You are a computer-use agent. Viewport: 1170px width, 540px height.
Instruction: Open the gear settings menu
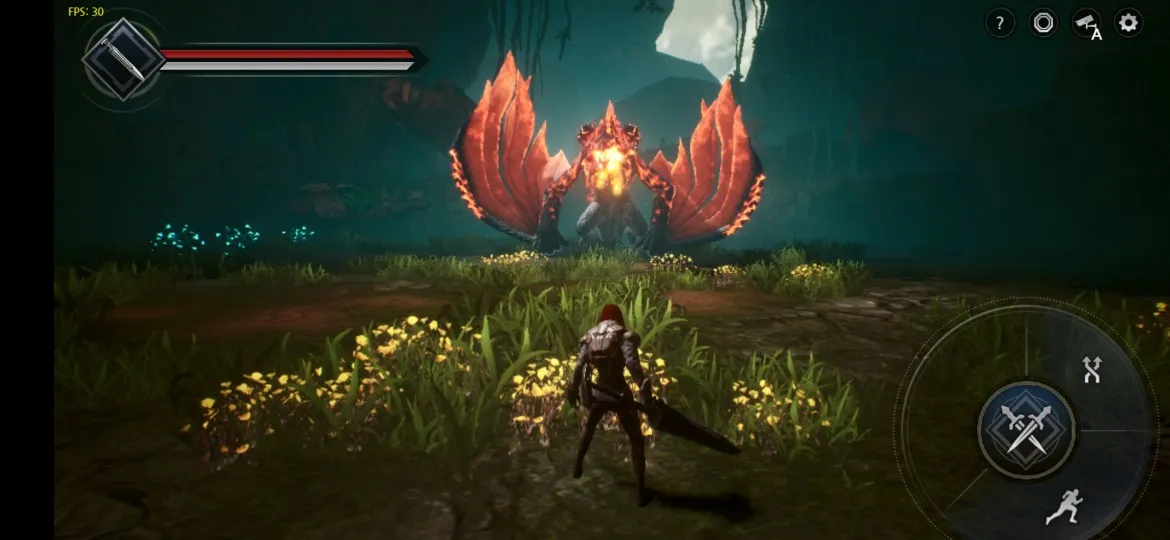point(1129,23)
